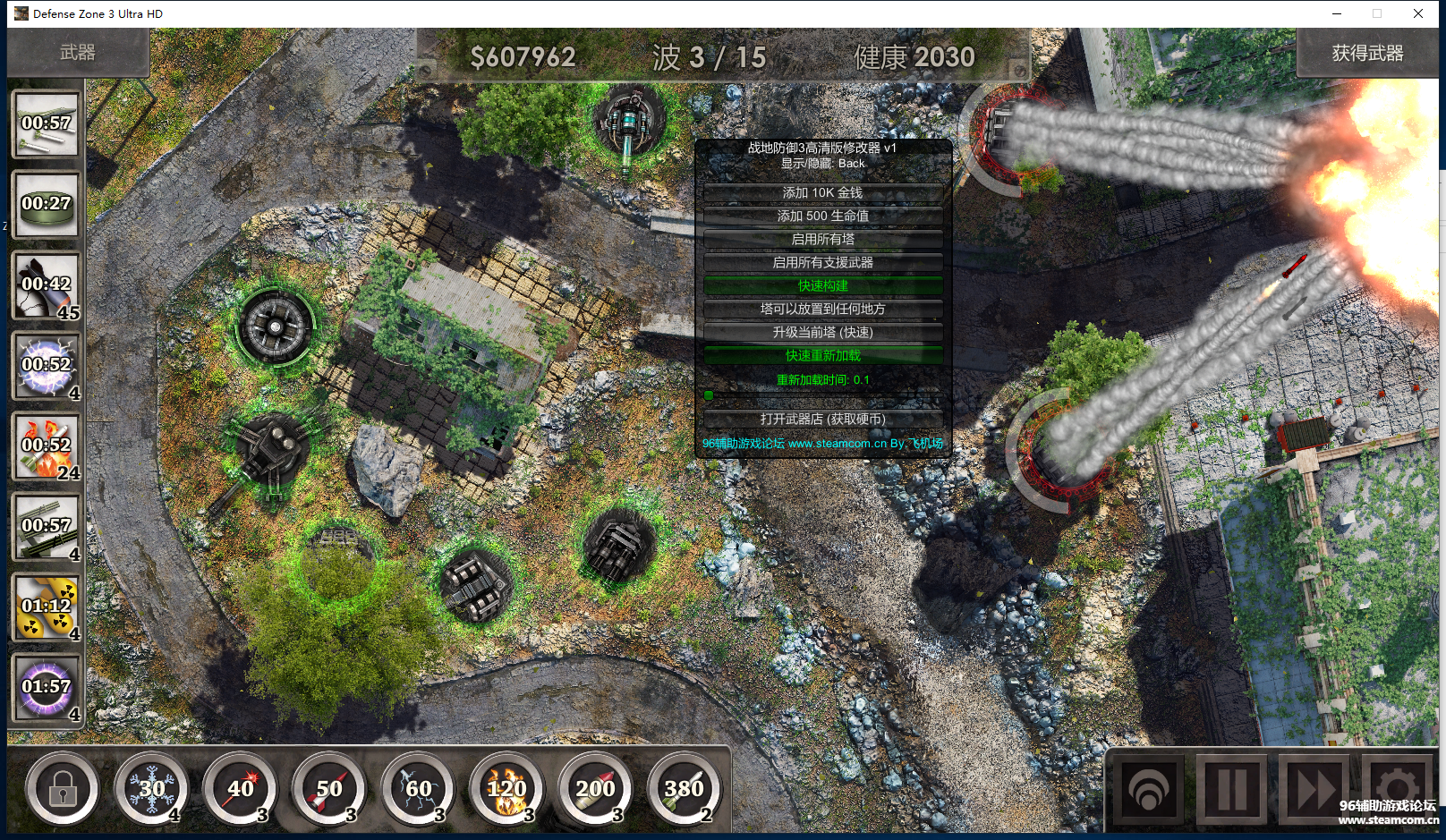Activate 启用所有塔 in trainer menu
Image resolution: width=1446 pixels, height=840 pixels.
[822, 239]
